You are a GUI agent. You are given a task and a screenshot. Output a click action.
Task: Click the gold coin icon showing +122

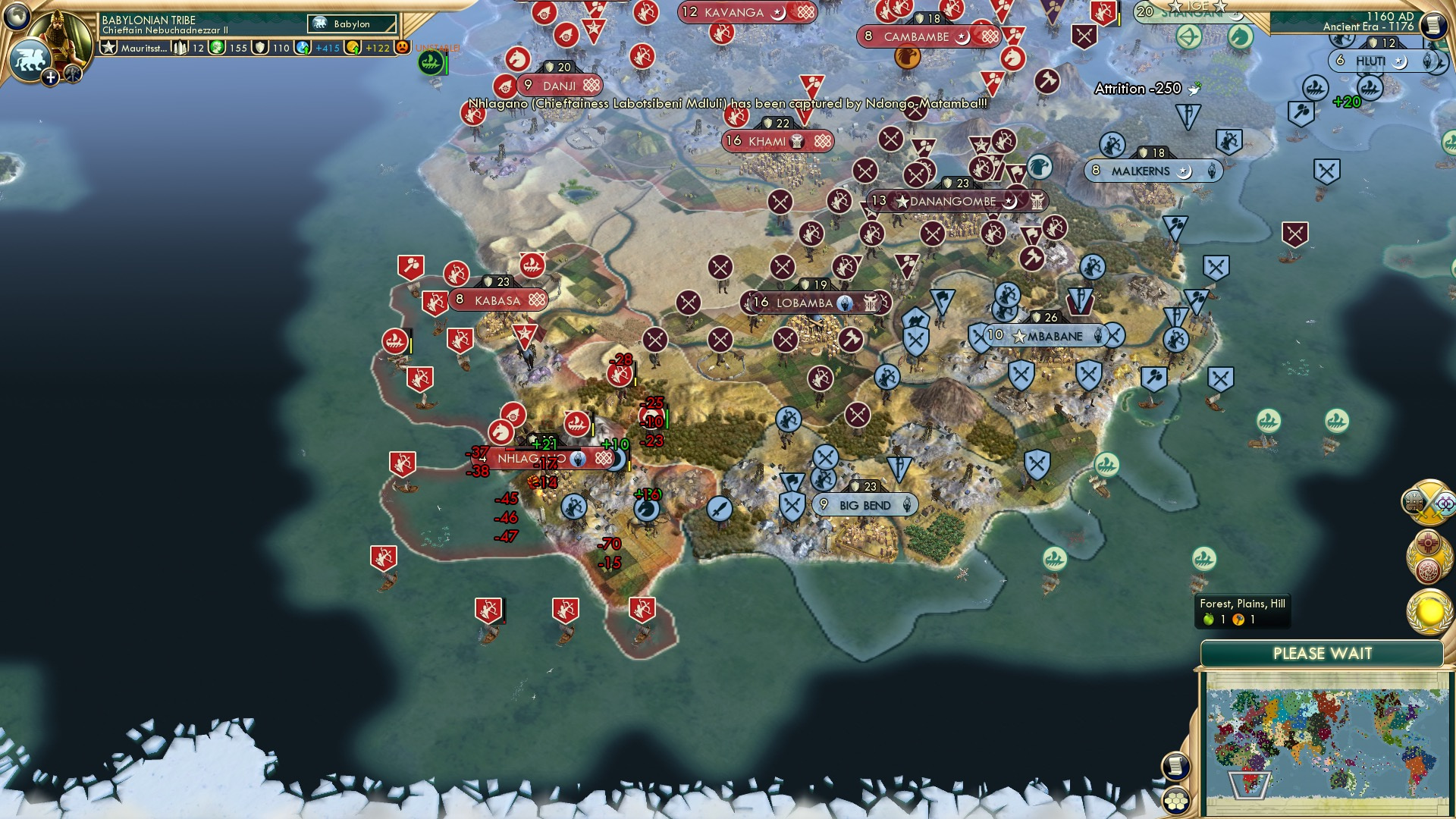click(353, 47)
